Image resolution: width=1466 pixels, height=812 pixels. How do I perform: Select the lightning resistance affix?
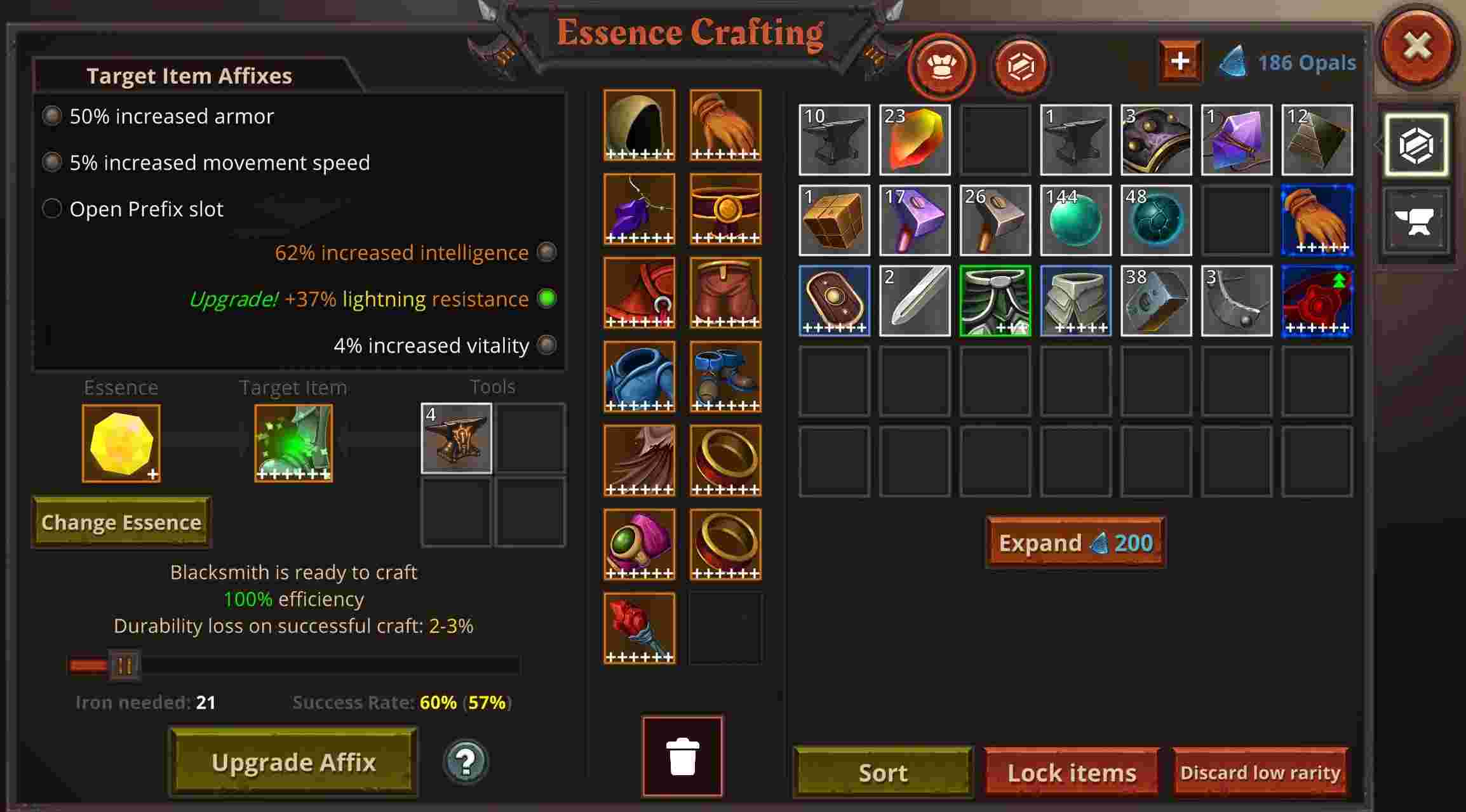tap(546, 298)
